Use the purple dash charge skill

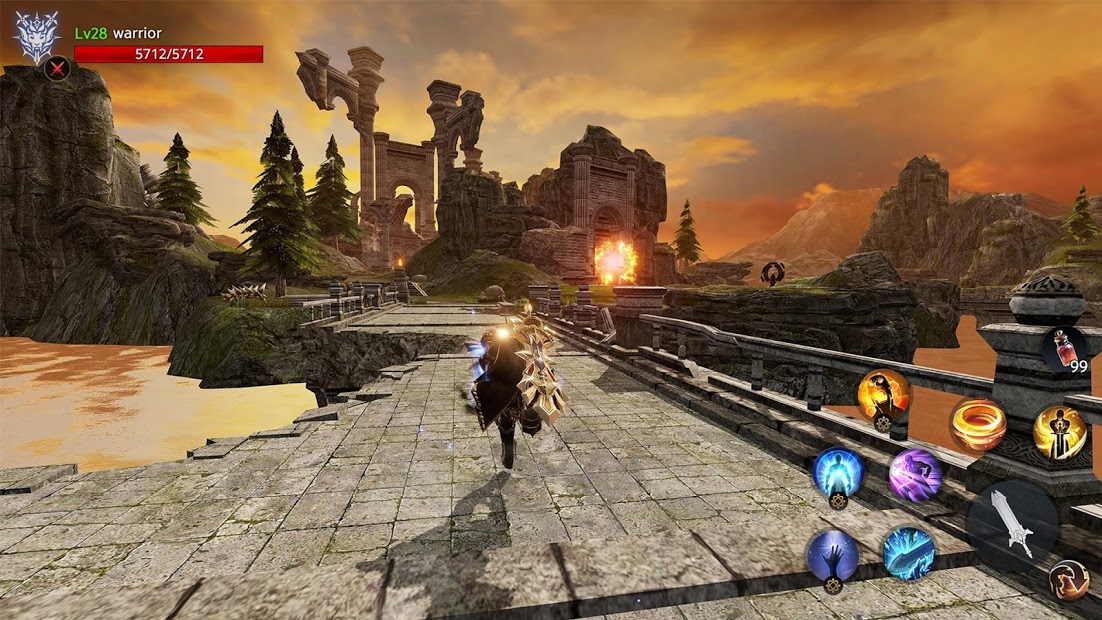[914, 475]
